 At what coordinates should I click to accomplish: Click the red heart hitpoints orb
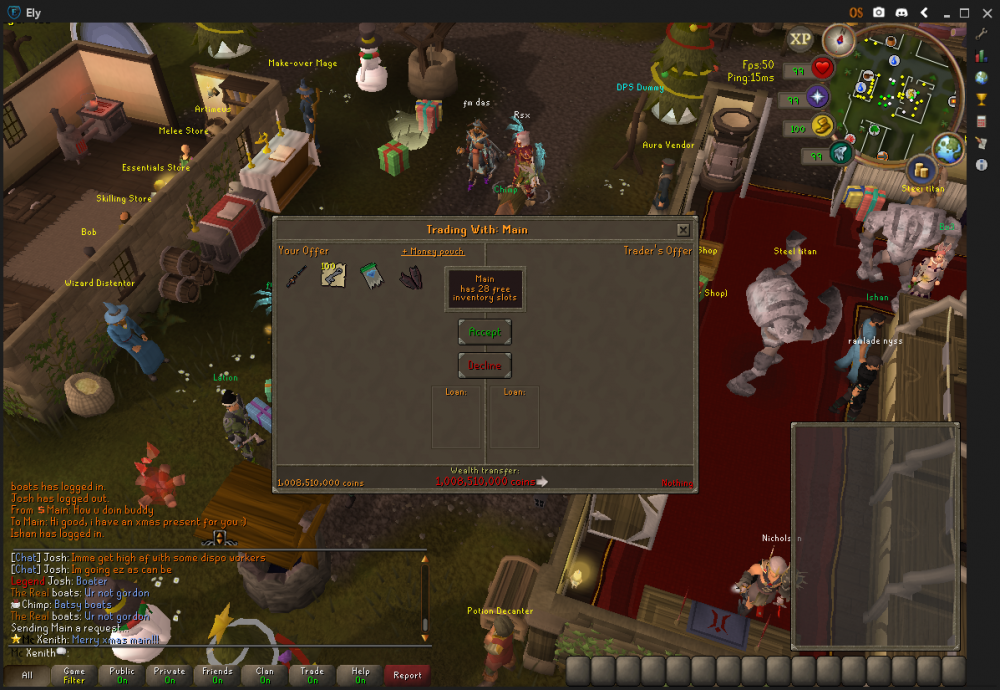click(822, 69)
